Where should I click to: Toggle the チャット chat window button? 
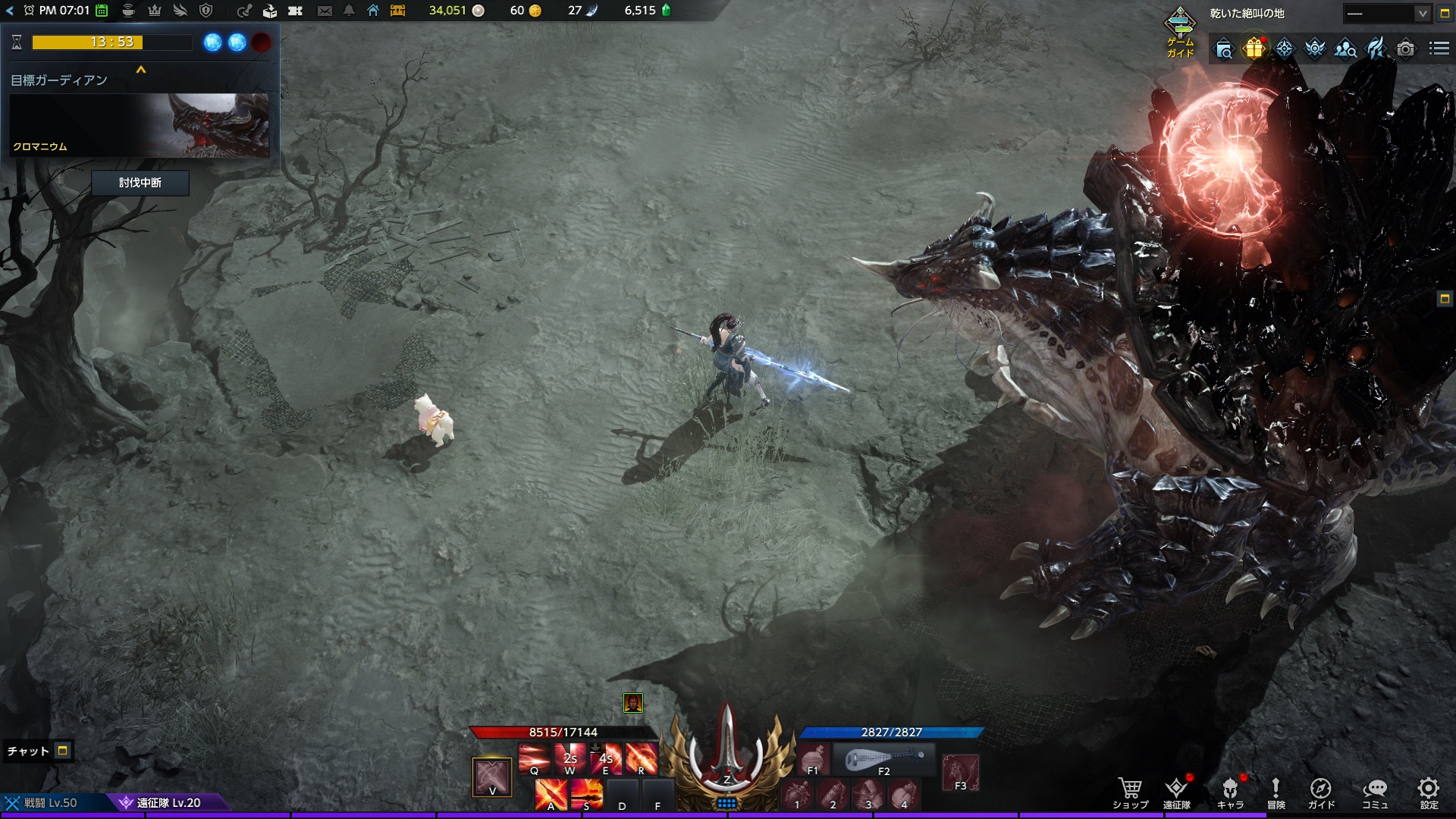tap(63, 751)
